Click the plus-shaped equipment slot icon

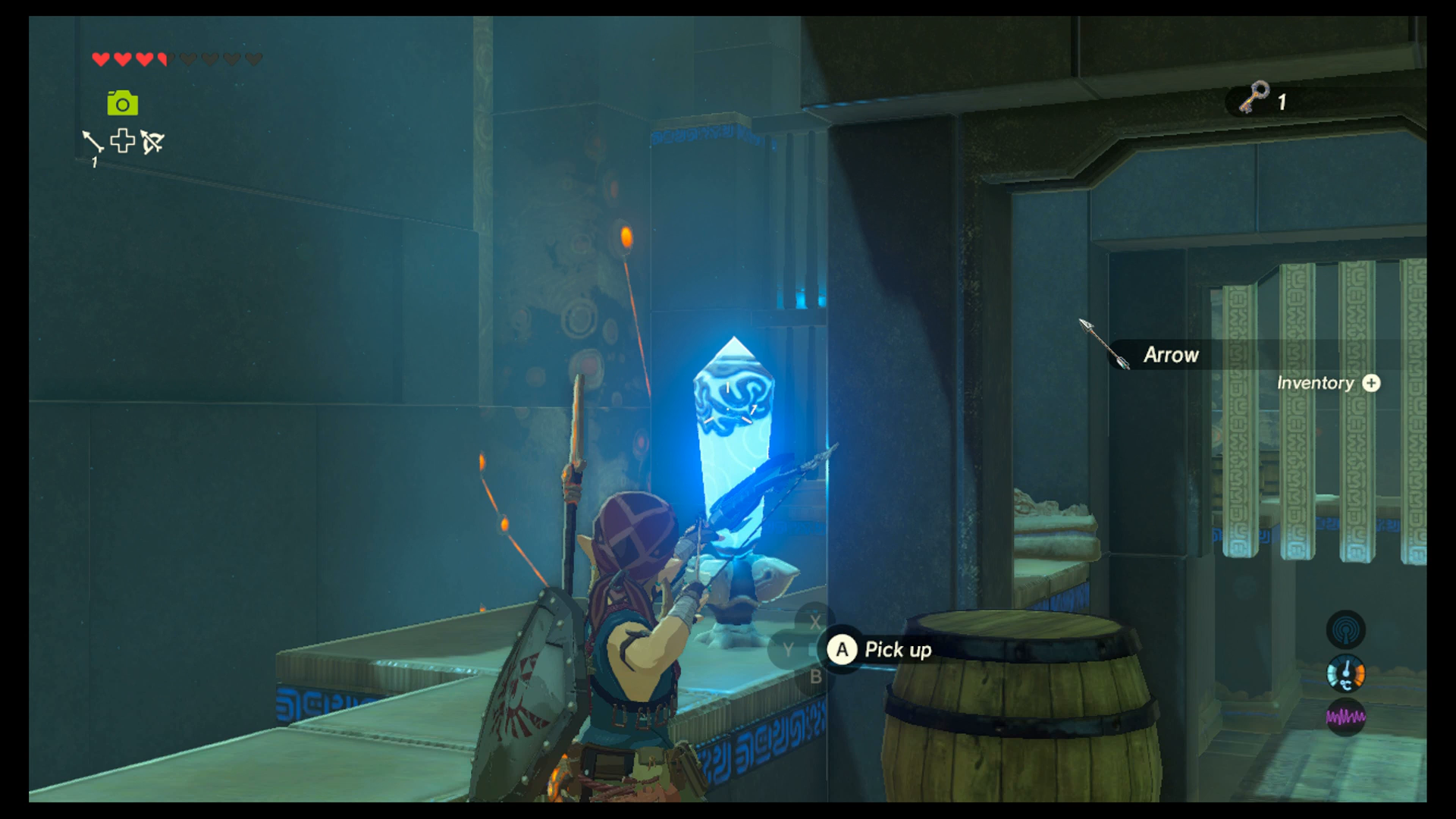coord(122,142)
